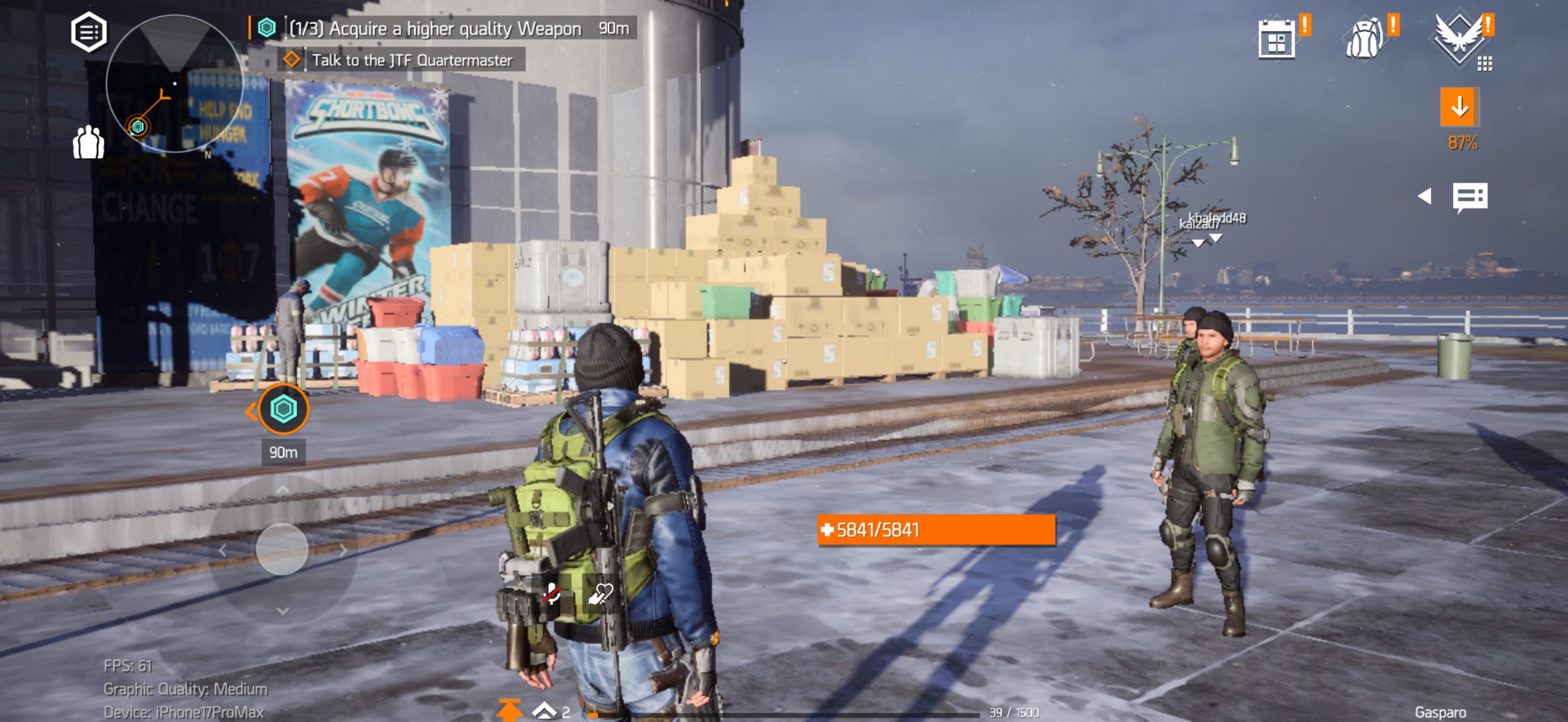
Task: Open the hexagon main menu icon
Action: click(x=89, y=32)
